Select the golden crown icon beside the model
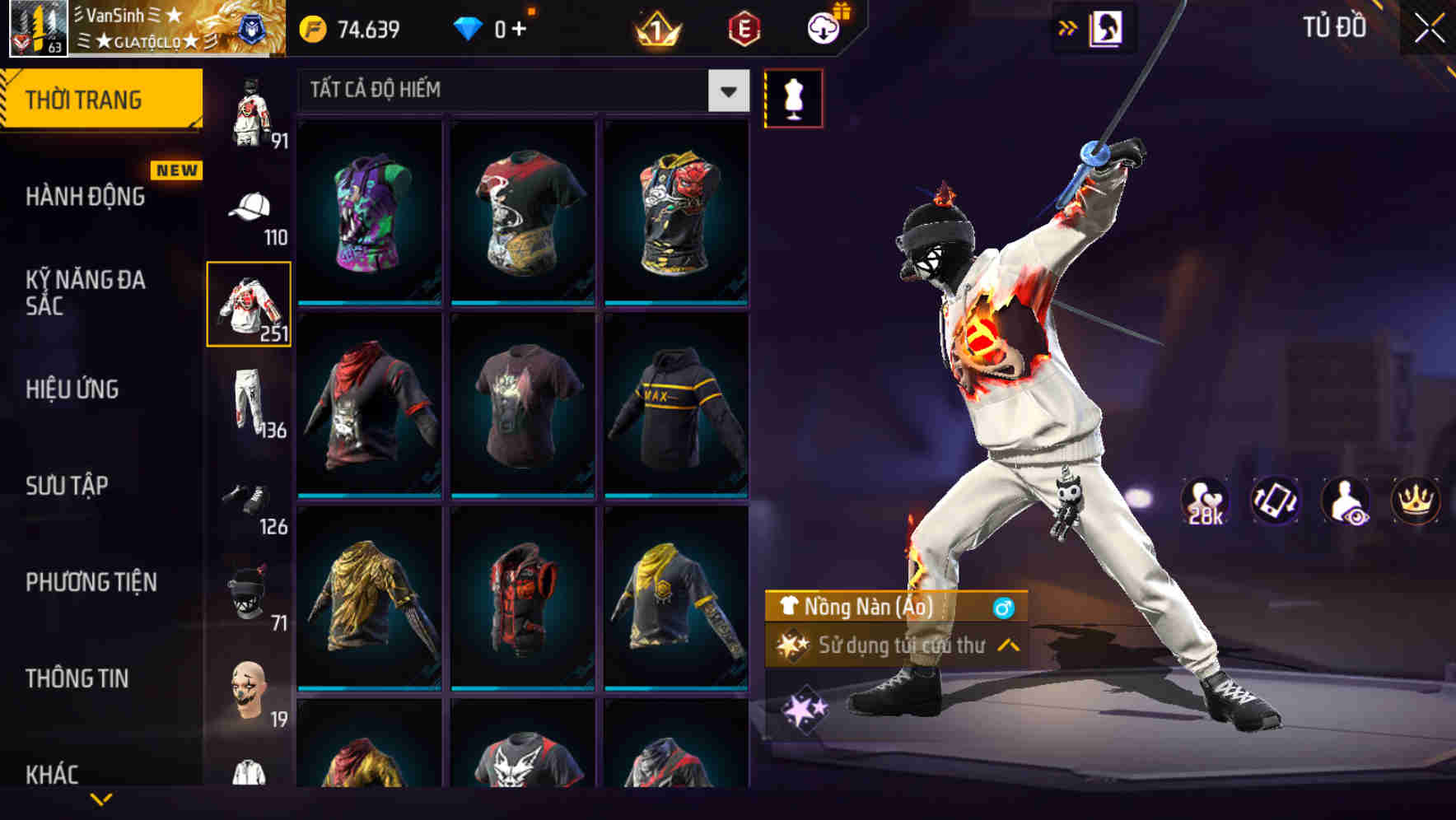This screenshot has height=820, width=1456. tap(1414, 502)
